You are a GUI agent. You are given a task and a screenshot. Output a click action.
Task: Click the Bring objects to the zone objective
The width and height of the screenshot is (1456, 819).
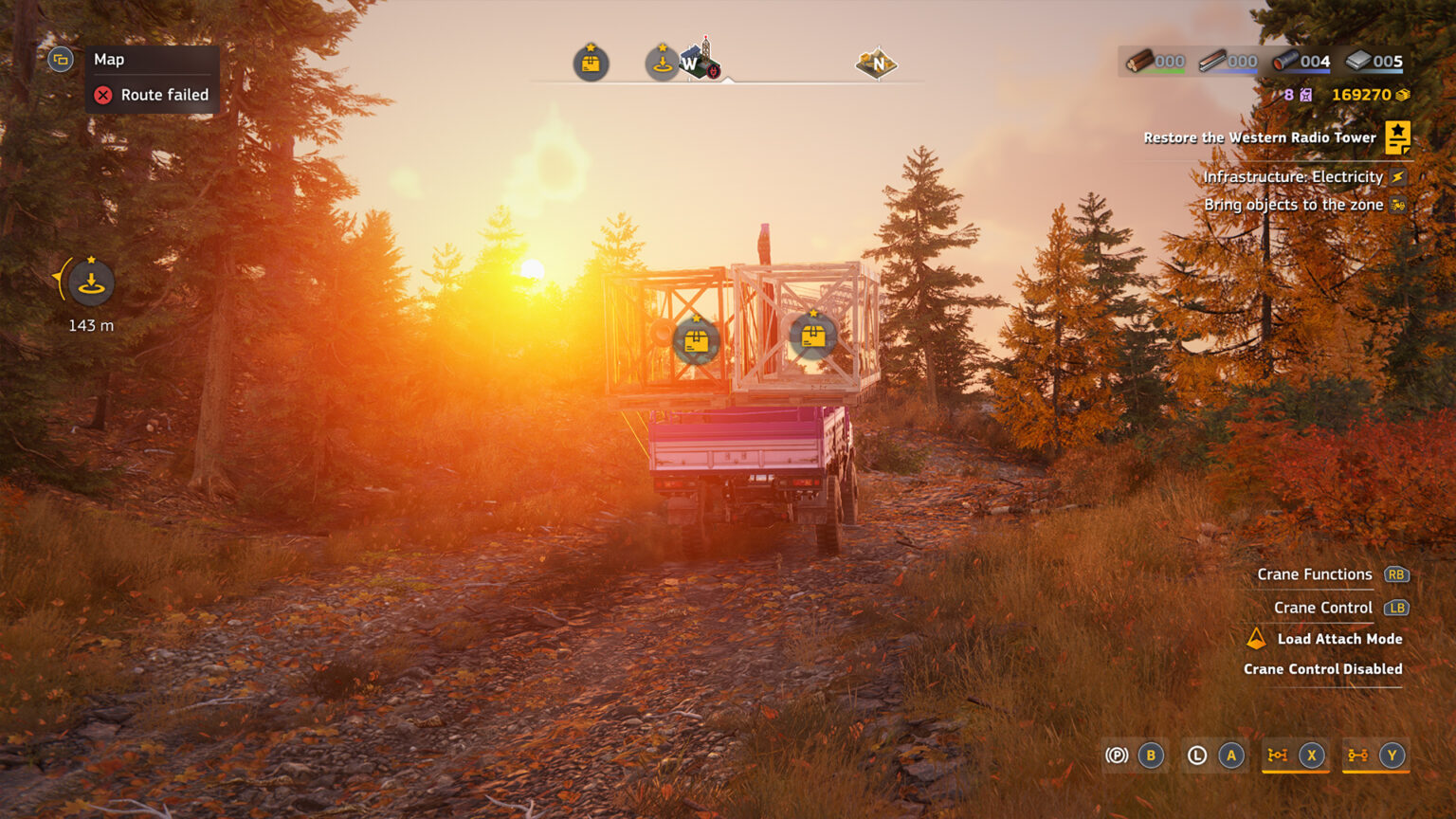pyautogui.click(x=1398, y=204)
